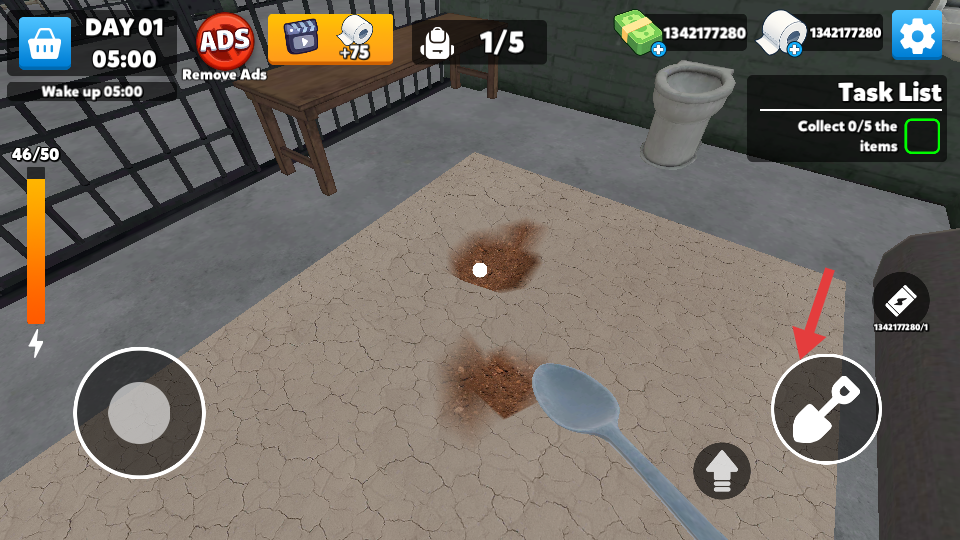Tap the jump arrow button

[x=722, y=470]
